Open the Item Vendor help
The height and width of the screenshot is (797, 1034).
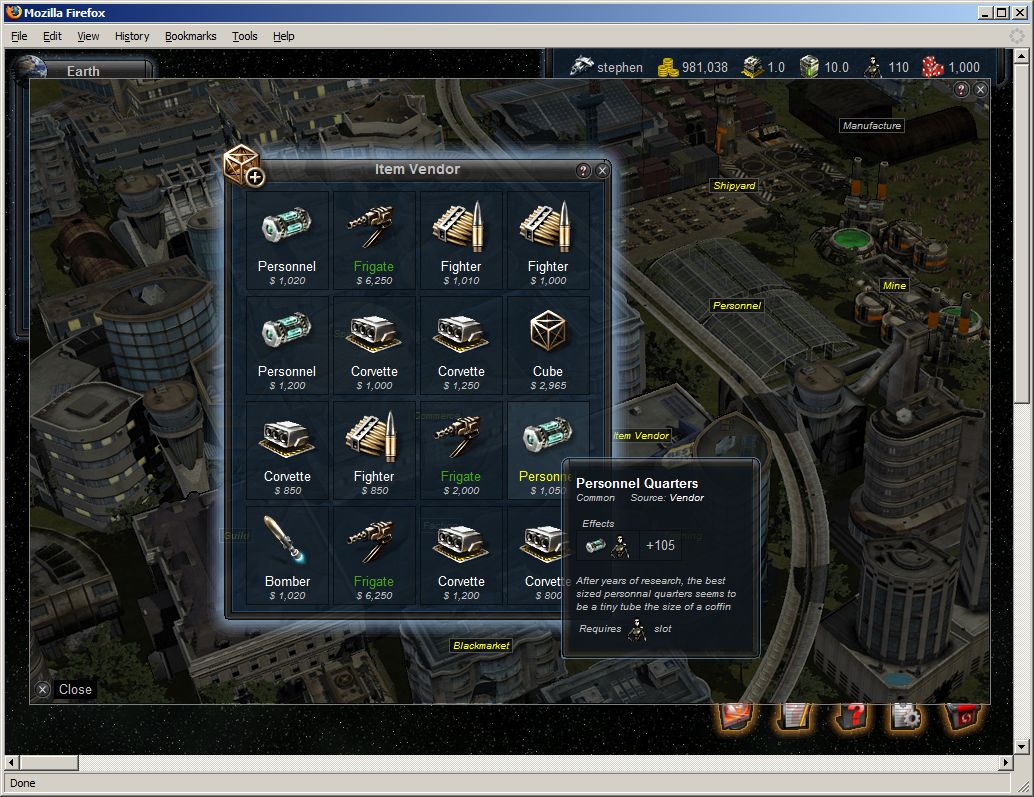point(584,171)
